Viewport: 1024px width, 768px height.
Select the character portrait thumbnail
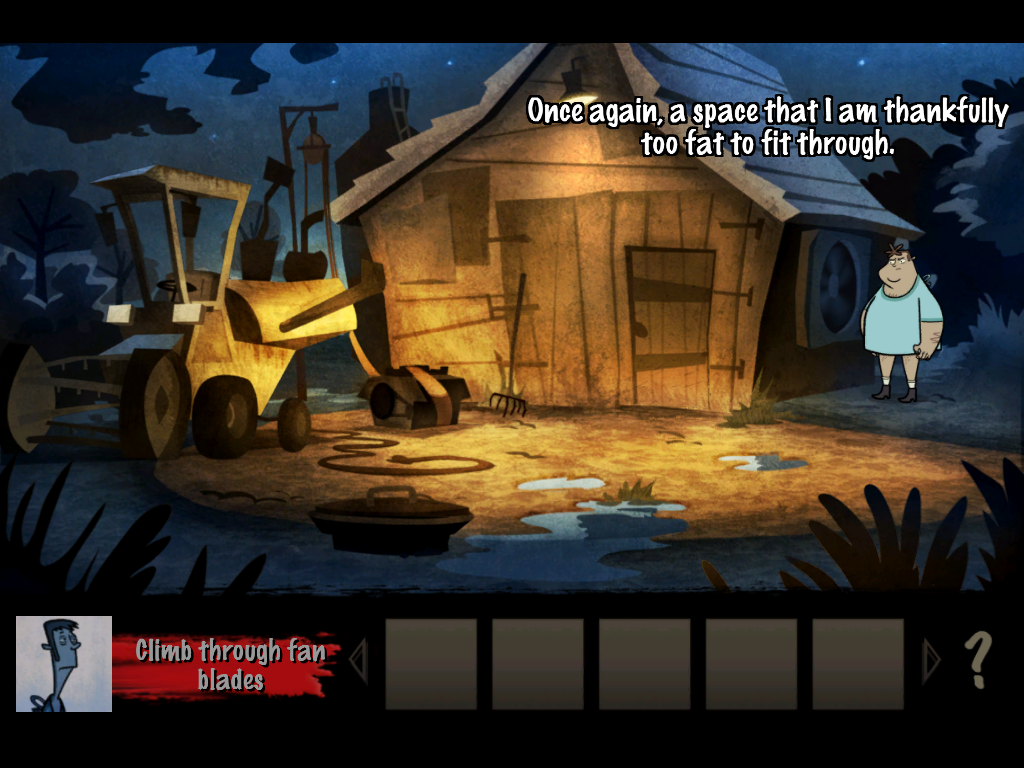coord(64,663)
